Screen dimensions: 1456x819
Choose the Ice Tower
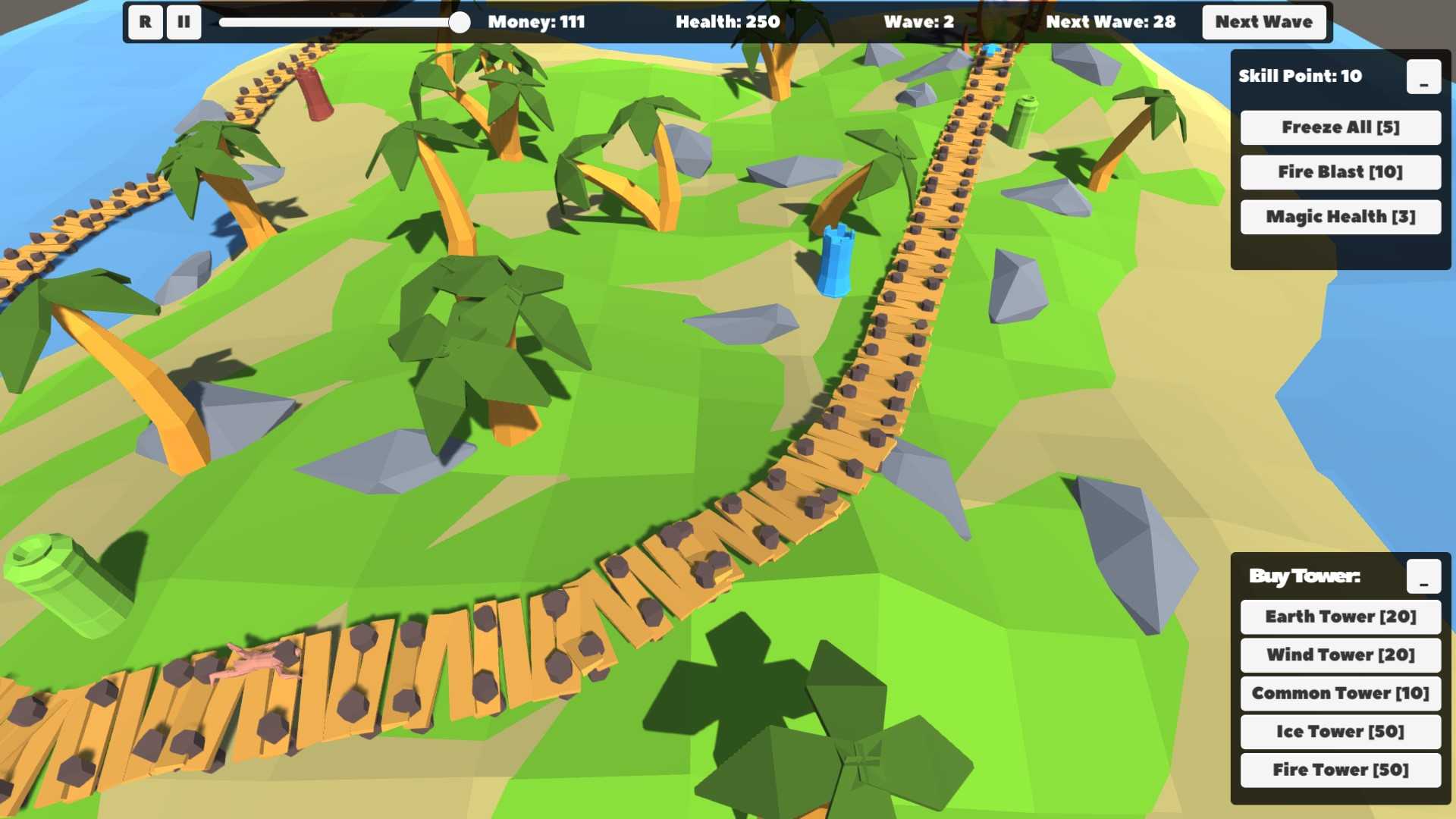point(1340,732)
